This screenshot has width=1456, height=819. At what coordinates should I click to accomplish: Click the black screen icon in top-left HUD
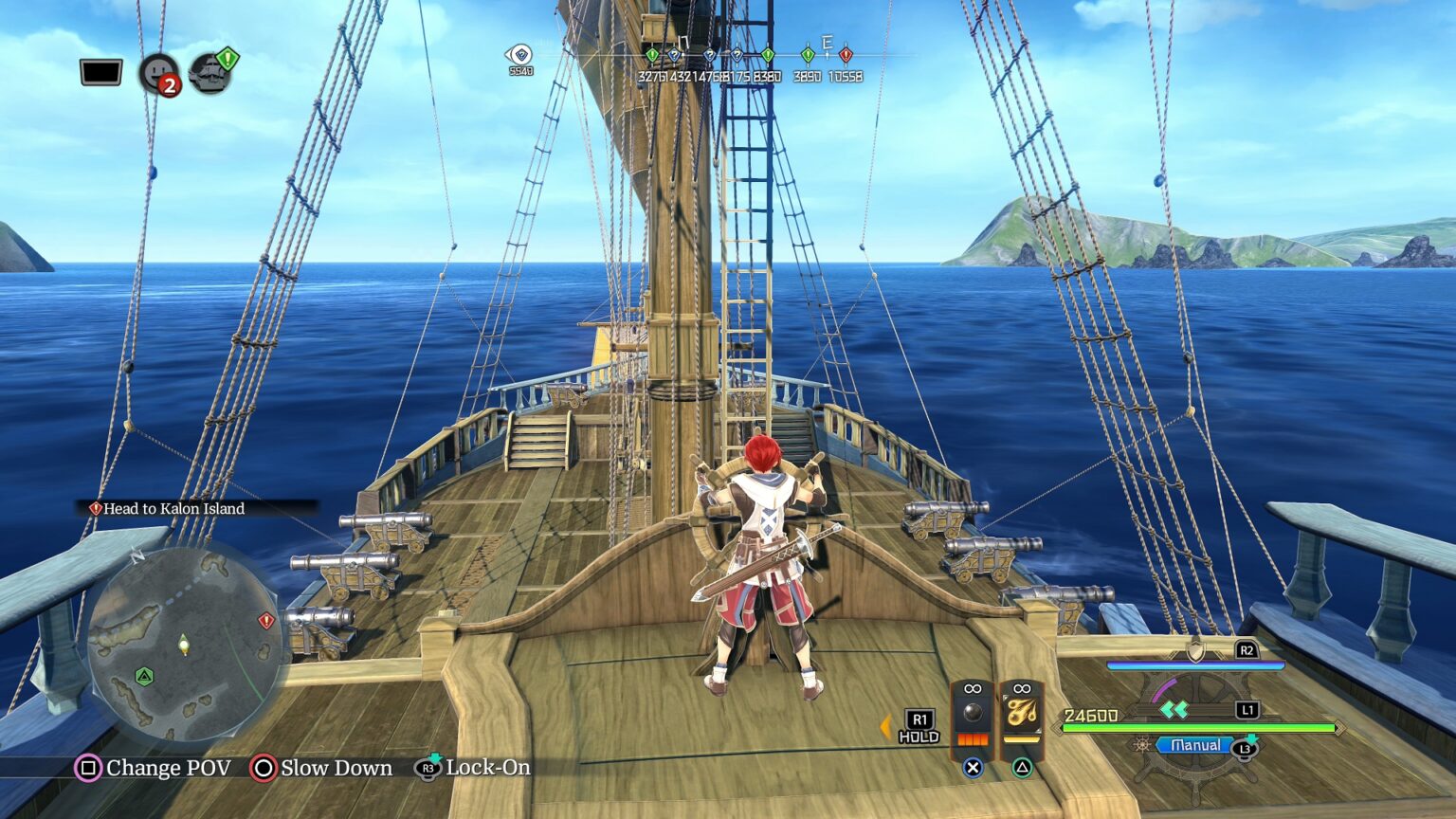tap(100, 72)
